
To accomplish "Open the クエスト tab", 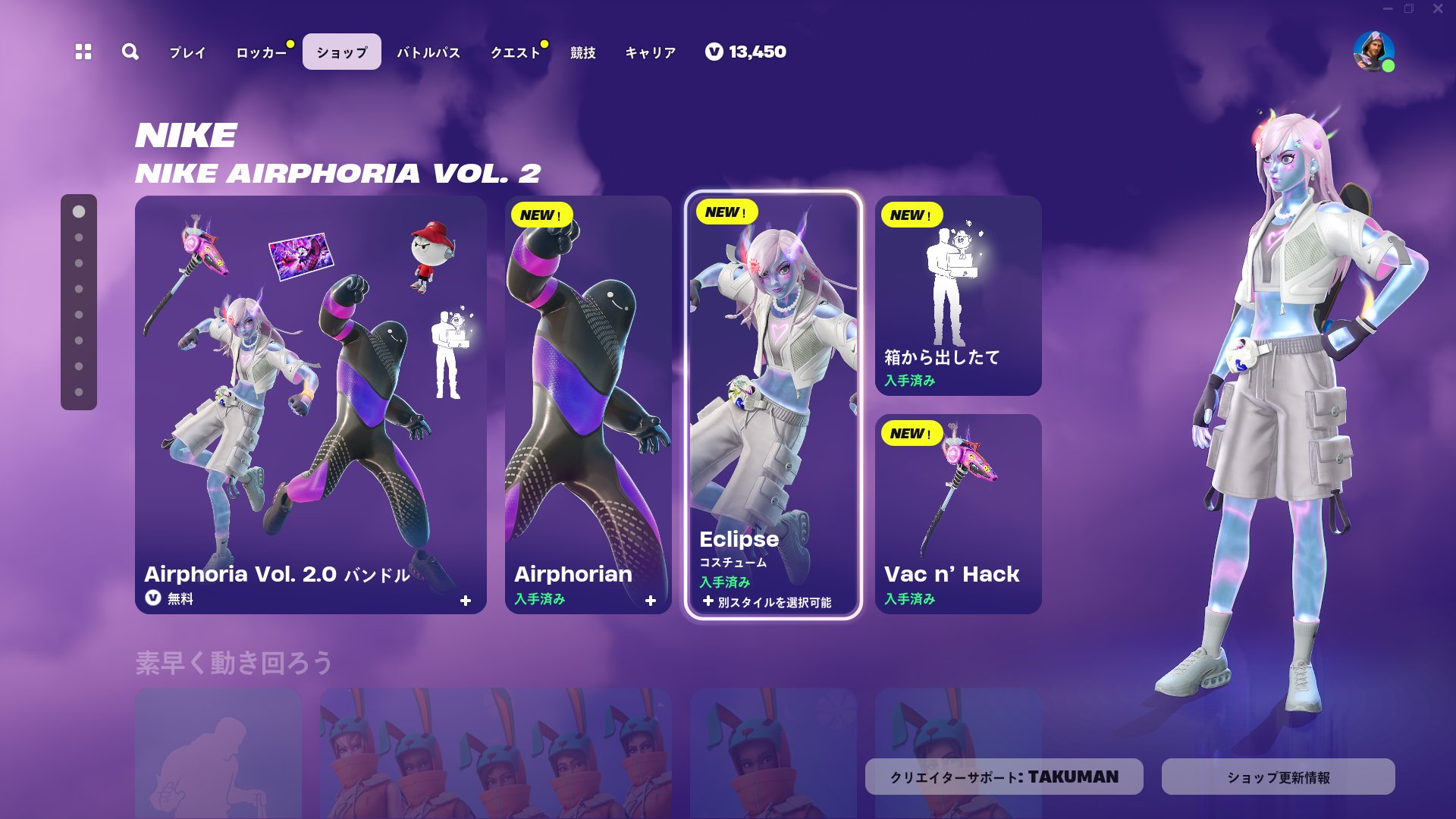I will 517,52.
